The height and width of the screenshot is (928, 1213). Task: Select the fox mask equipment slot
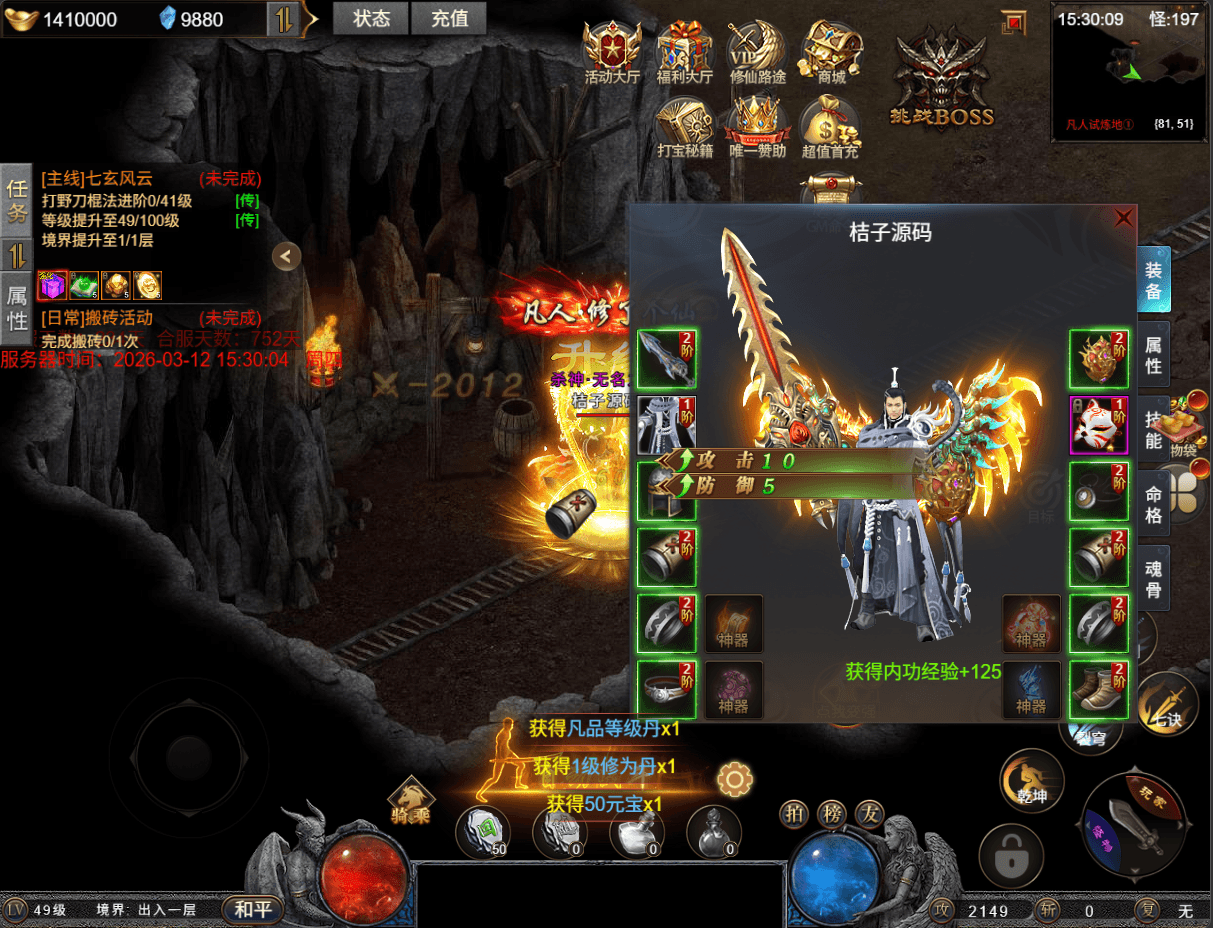coord(1099,425)
